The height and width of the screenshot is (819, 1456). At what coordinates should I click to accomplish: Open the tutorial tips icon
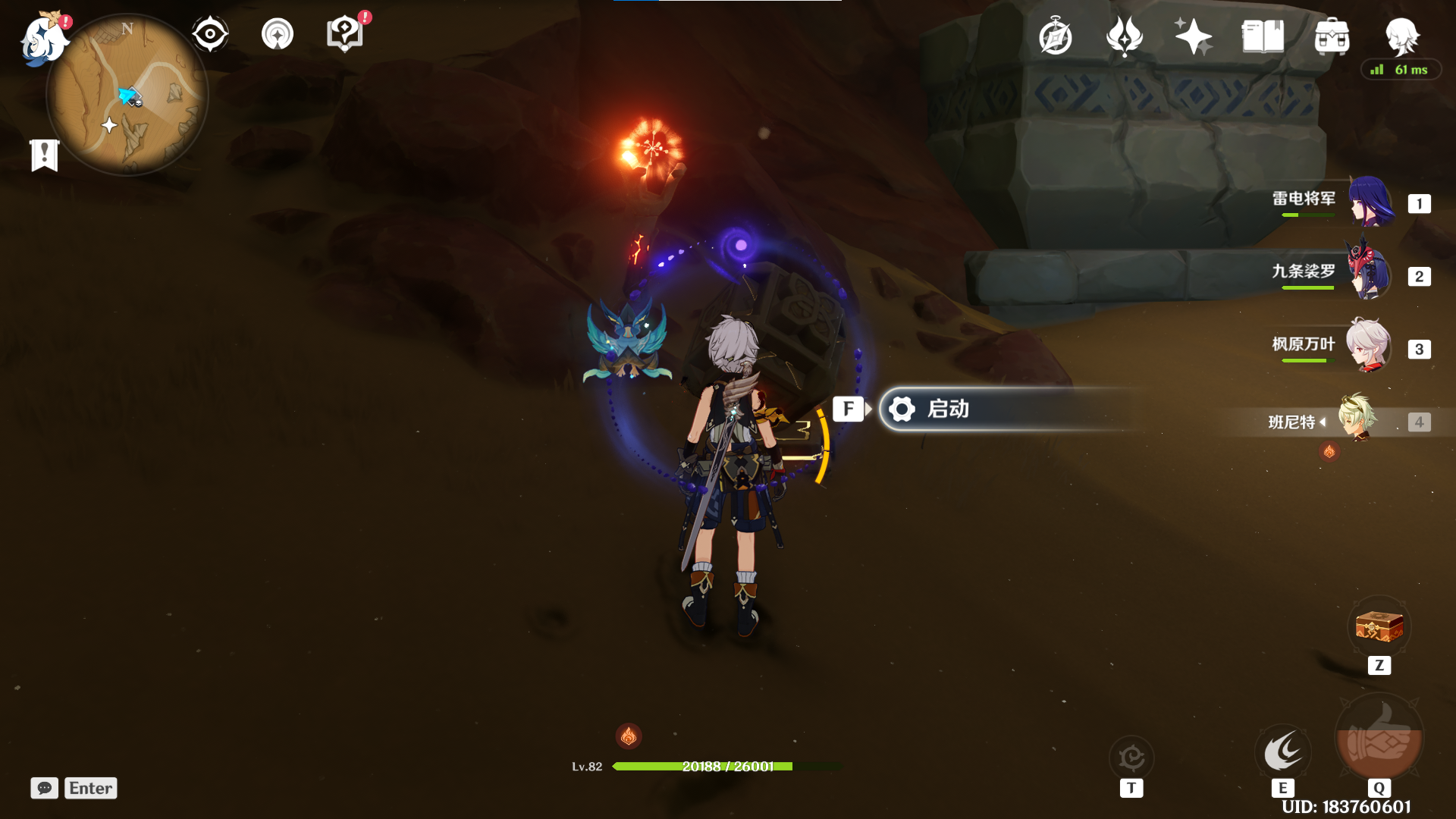point(344,35)
